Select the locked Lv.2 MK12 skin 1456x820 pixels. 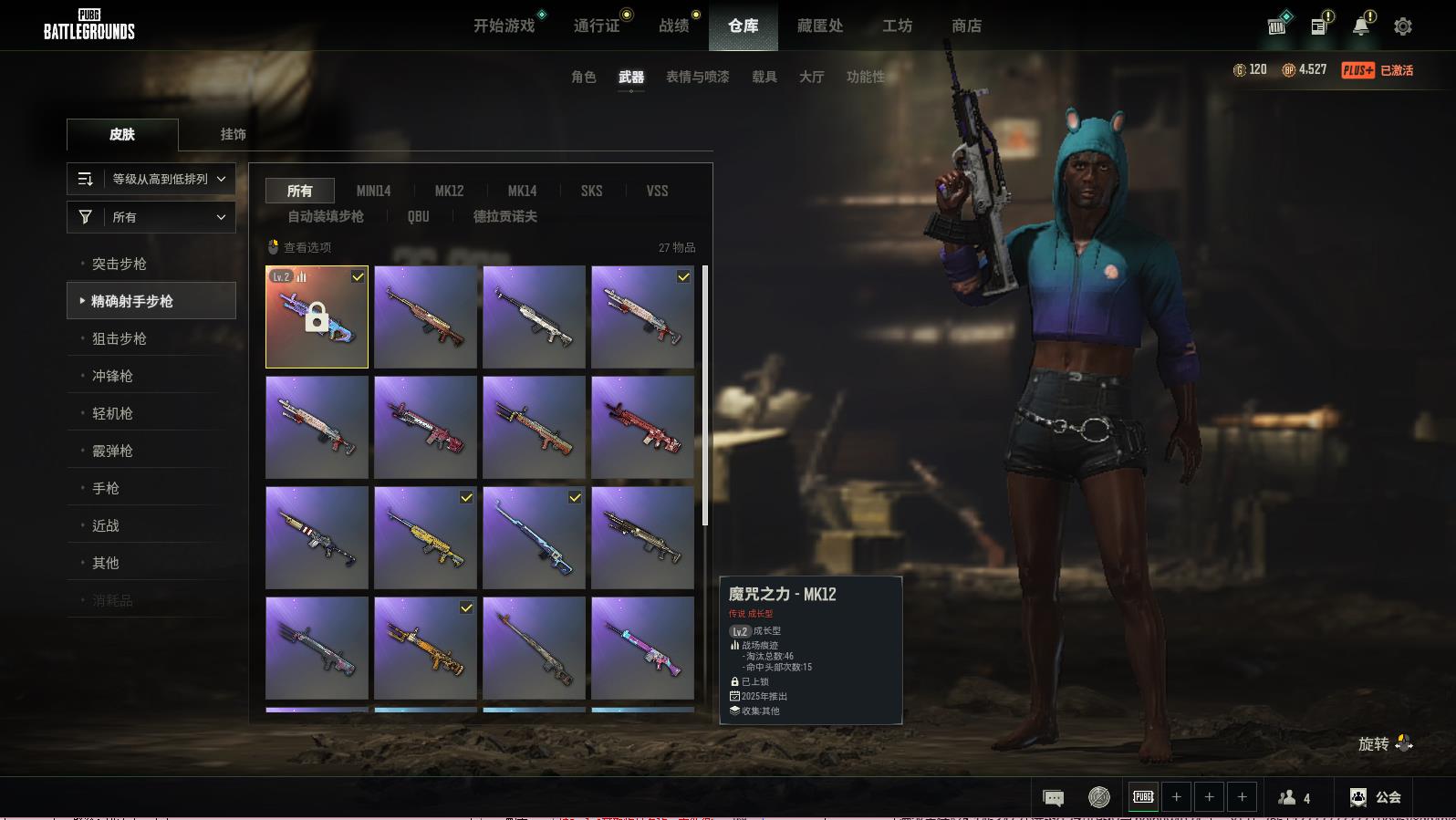point(317,317)
